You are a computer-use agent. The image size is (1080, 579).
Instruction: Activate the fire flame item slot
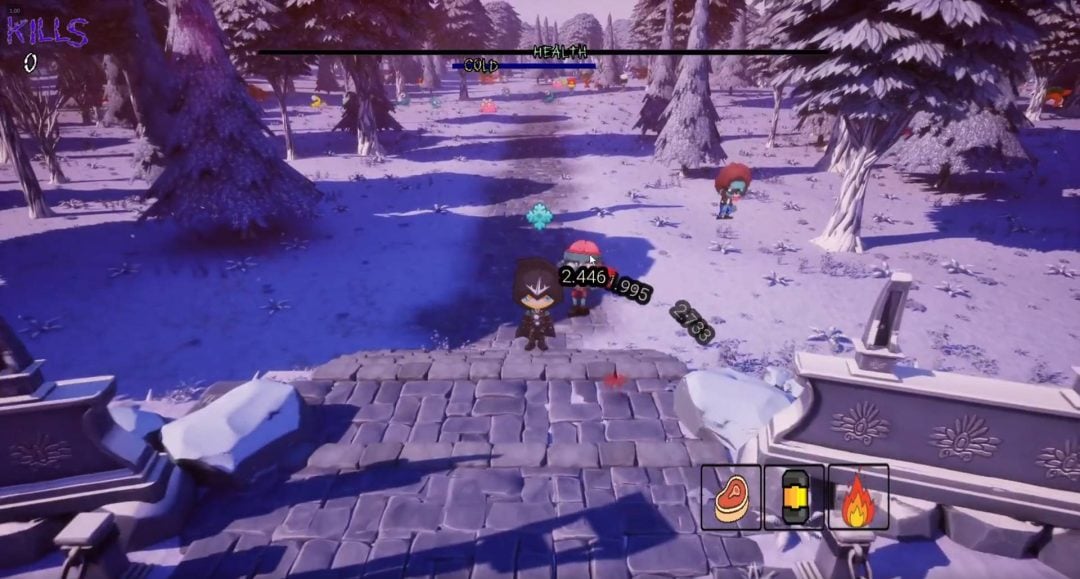click(x=858, y=497)
